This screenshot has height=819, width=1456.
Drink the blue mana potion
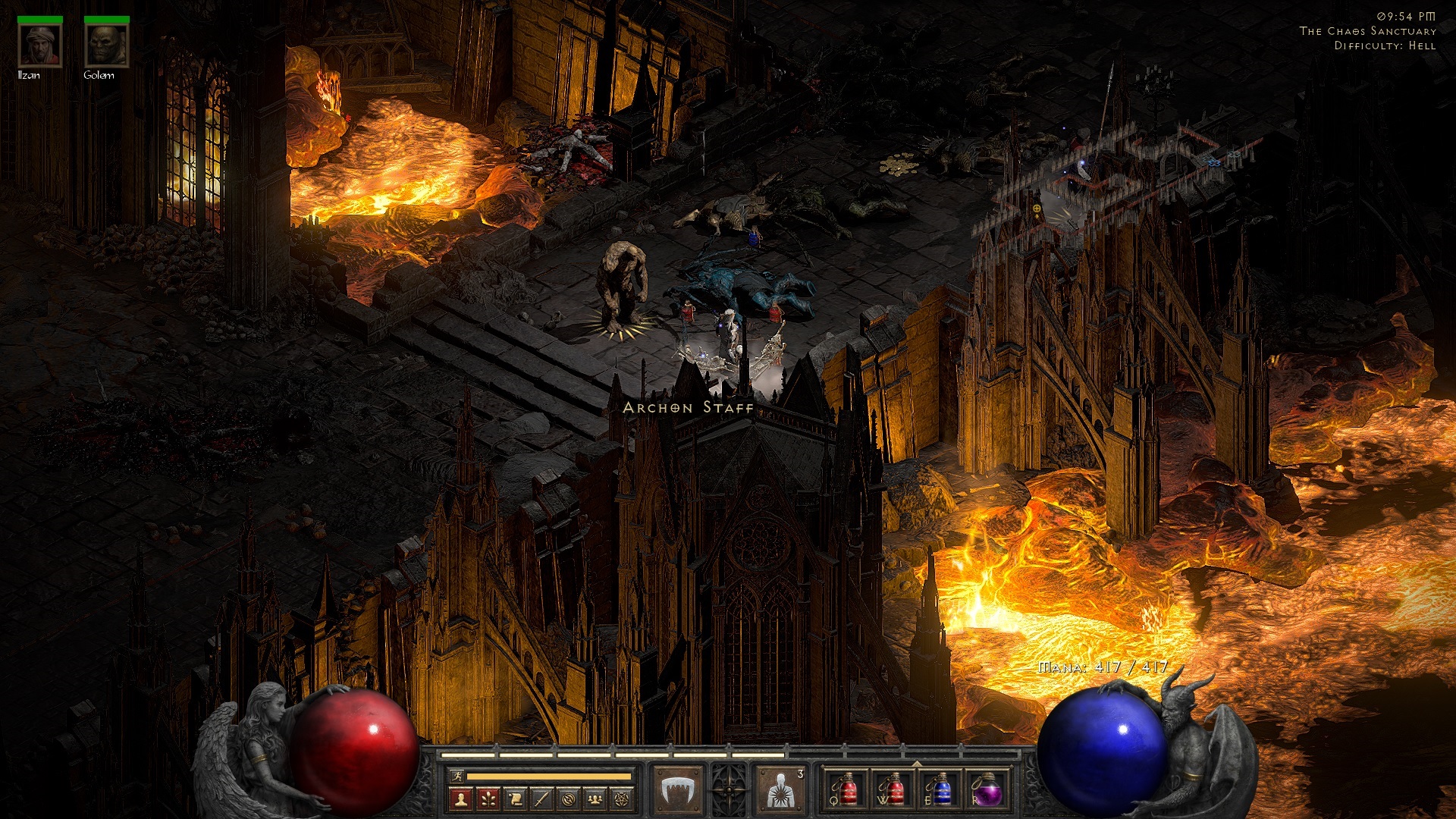940,790
